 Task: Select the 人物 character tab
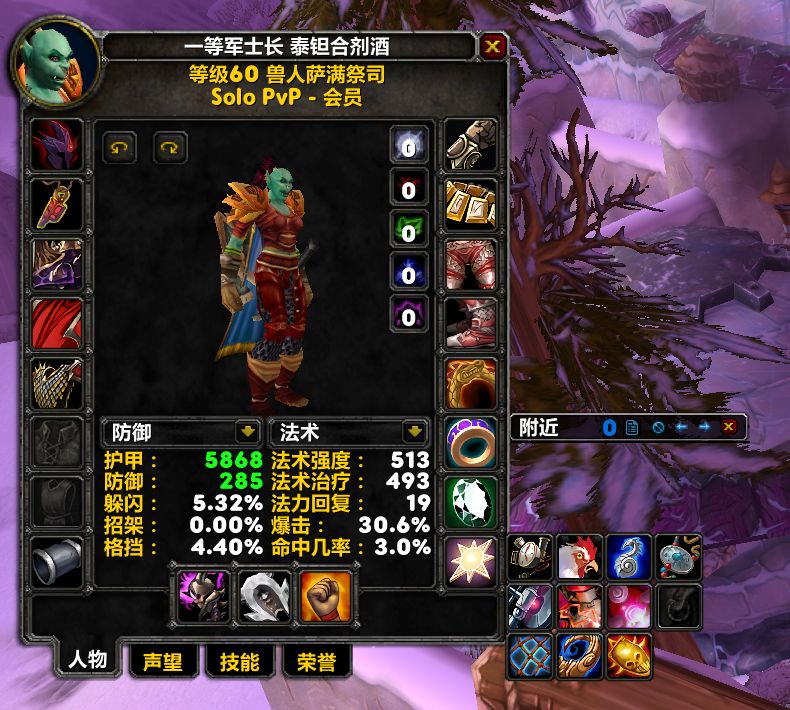[87, 661]
